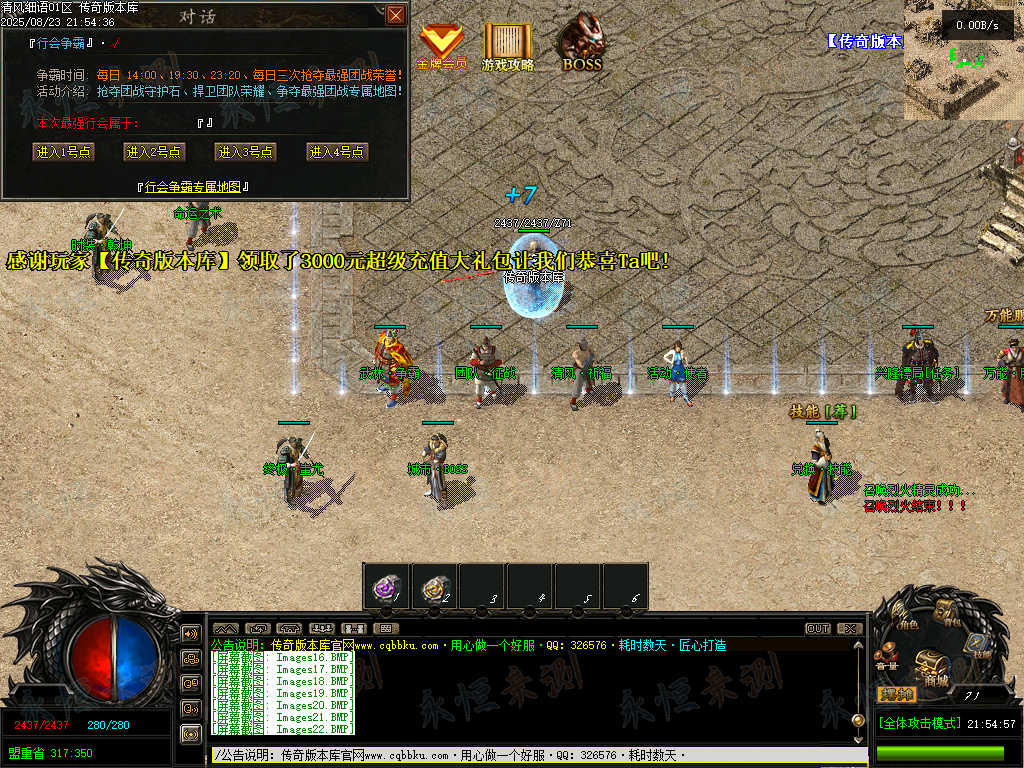Image resolution: width=1024 pixels, height=768 pixels.
Task: Choose 进入3号点 in the dialogue
Action: pos(245,152)
